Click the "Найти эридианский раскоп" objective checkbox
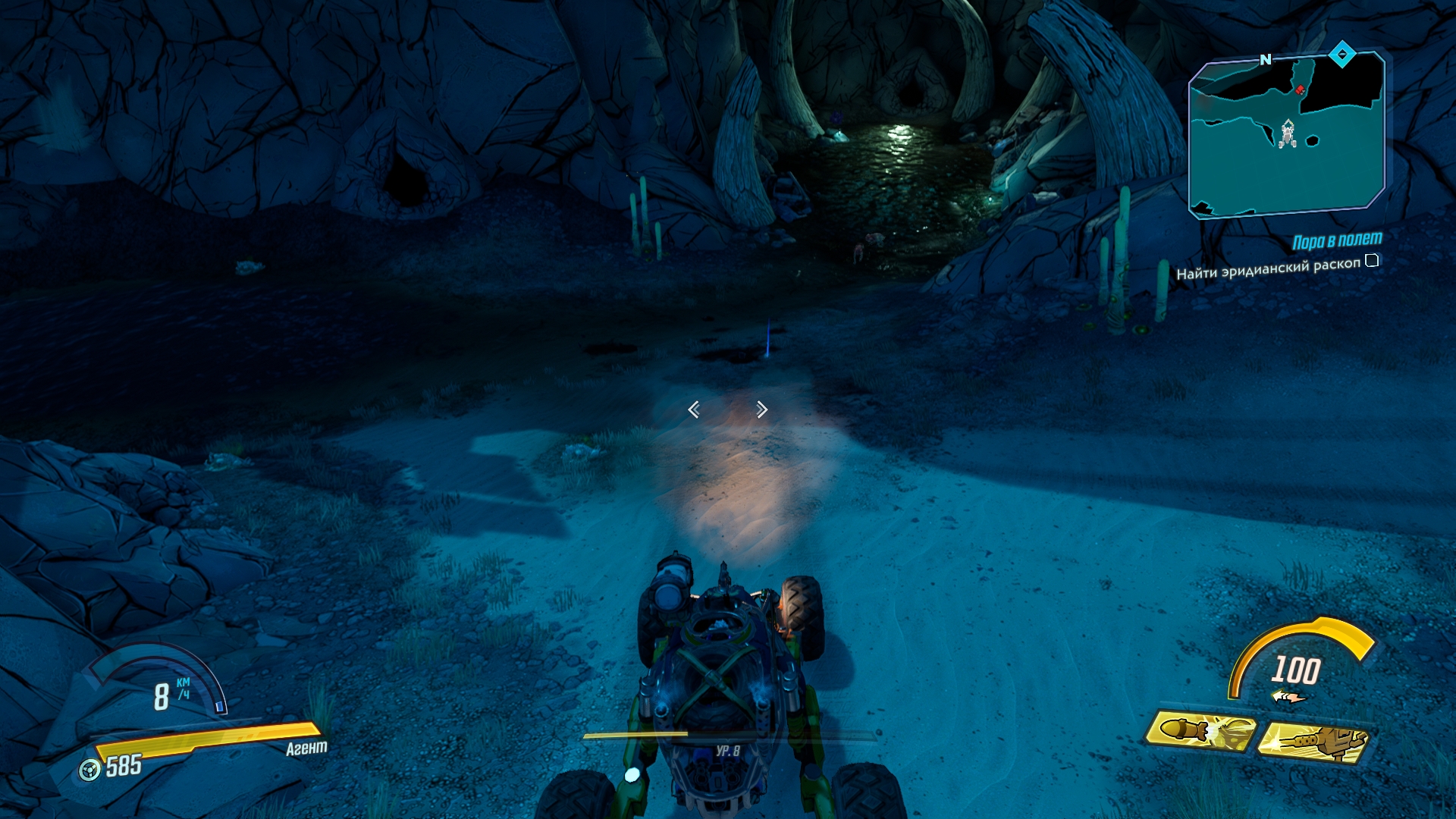1456x819 pixels. 1372,261
